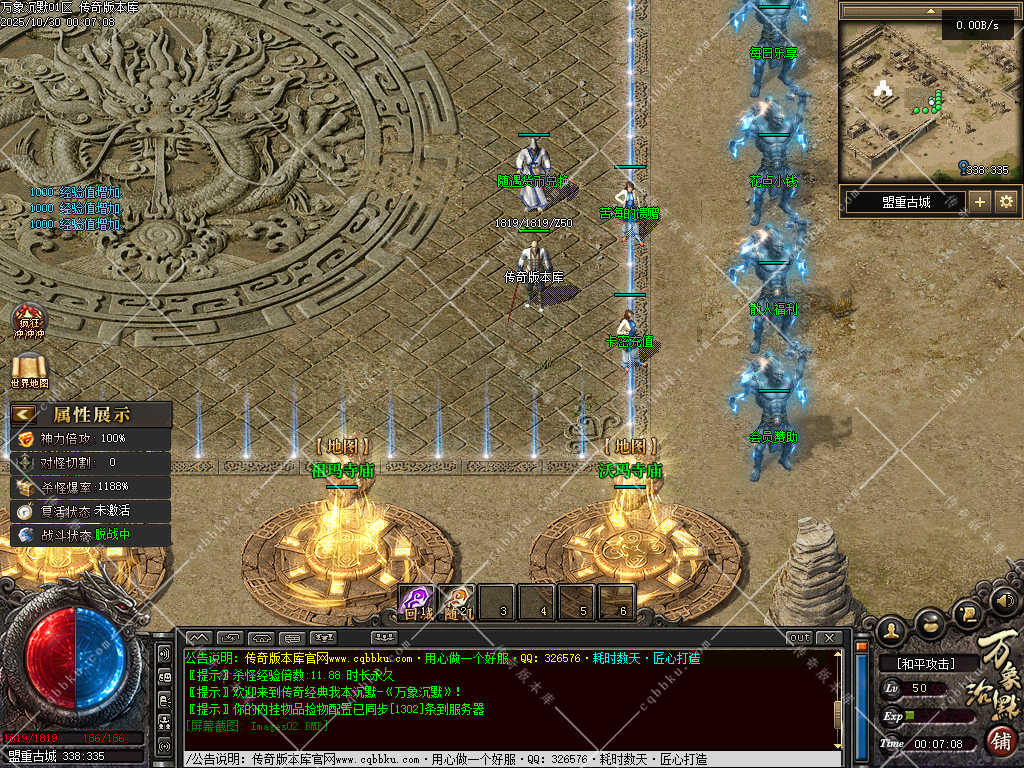This screenshot has height=768, width=1024.
Task: Collapse the 属性展示 panel with the arrow
Action: (24, 414)
